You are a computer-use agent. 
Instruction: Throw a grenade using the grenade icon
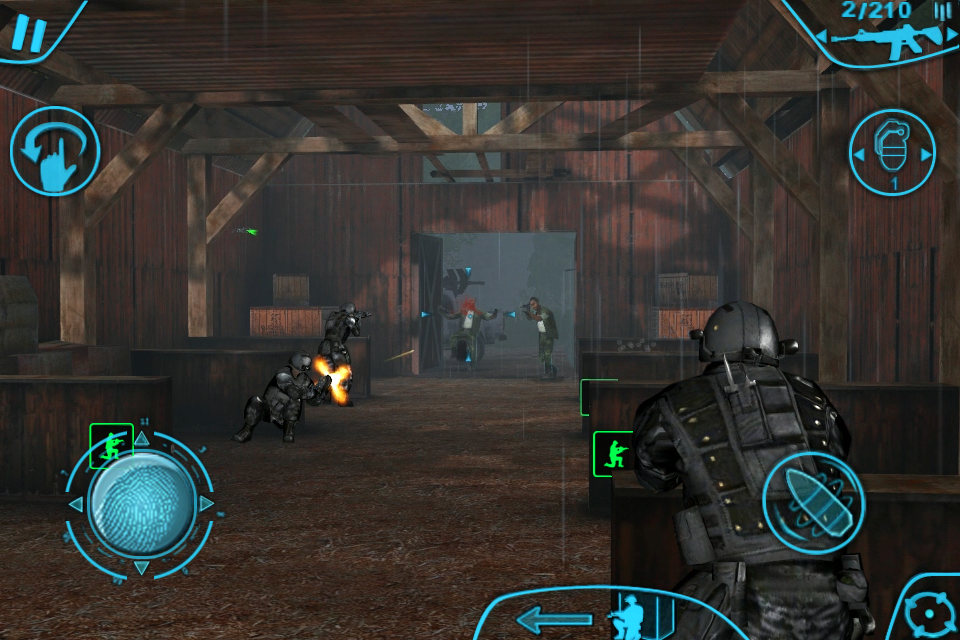click(892, 150)
